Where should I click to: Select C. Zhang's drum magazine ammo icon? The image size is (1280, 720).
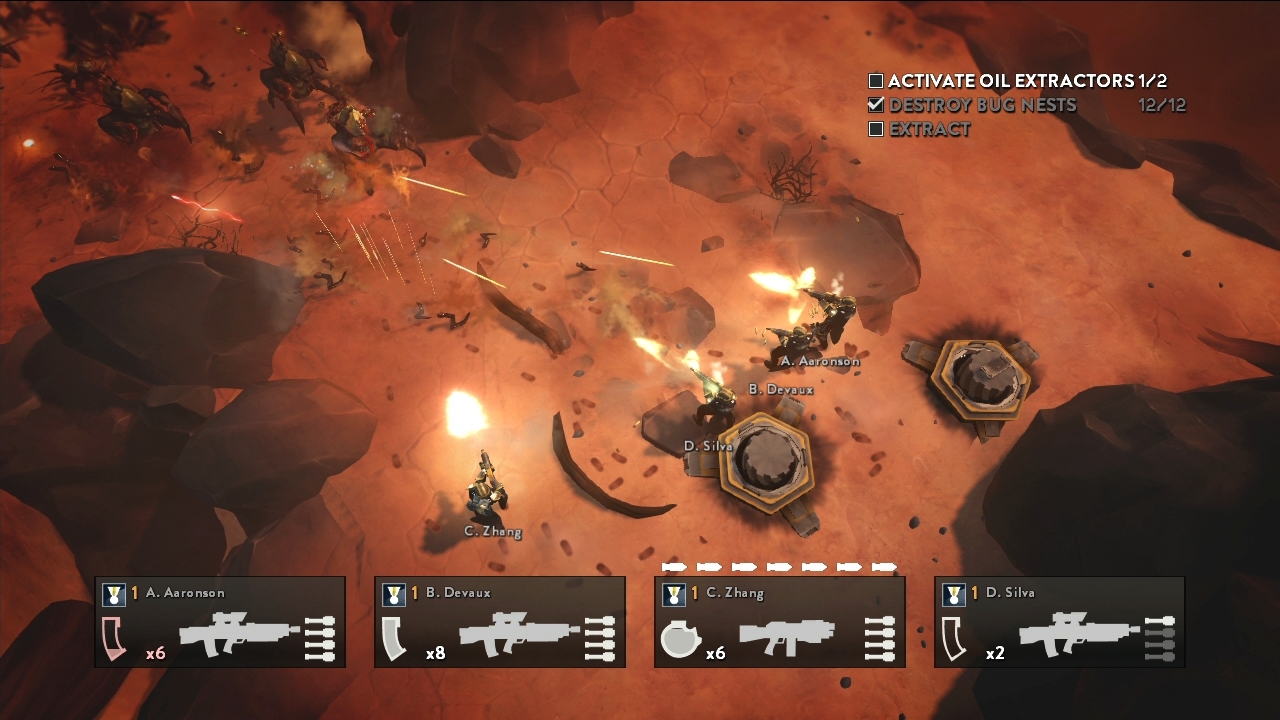click(681, 640)
